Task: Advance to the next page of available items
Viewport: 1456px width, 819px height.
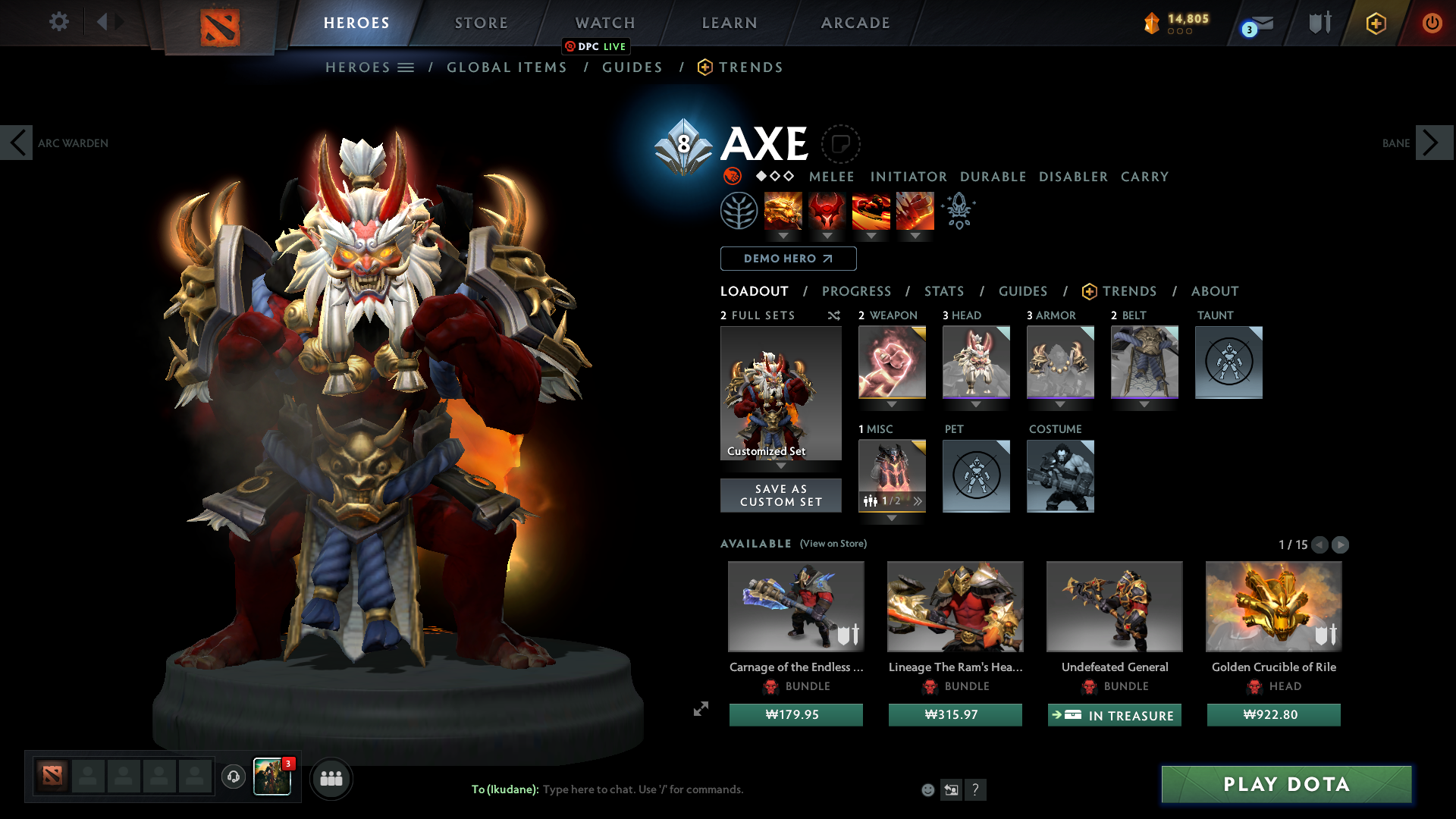Action: [x=1341, y=544]
